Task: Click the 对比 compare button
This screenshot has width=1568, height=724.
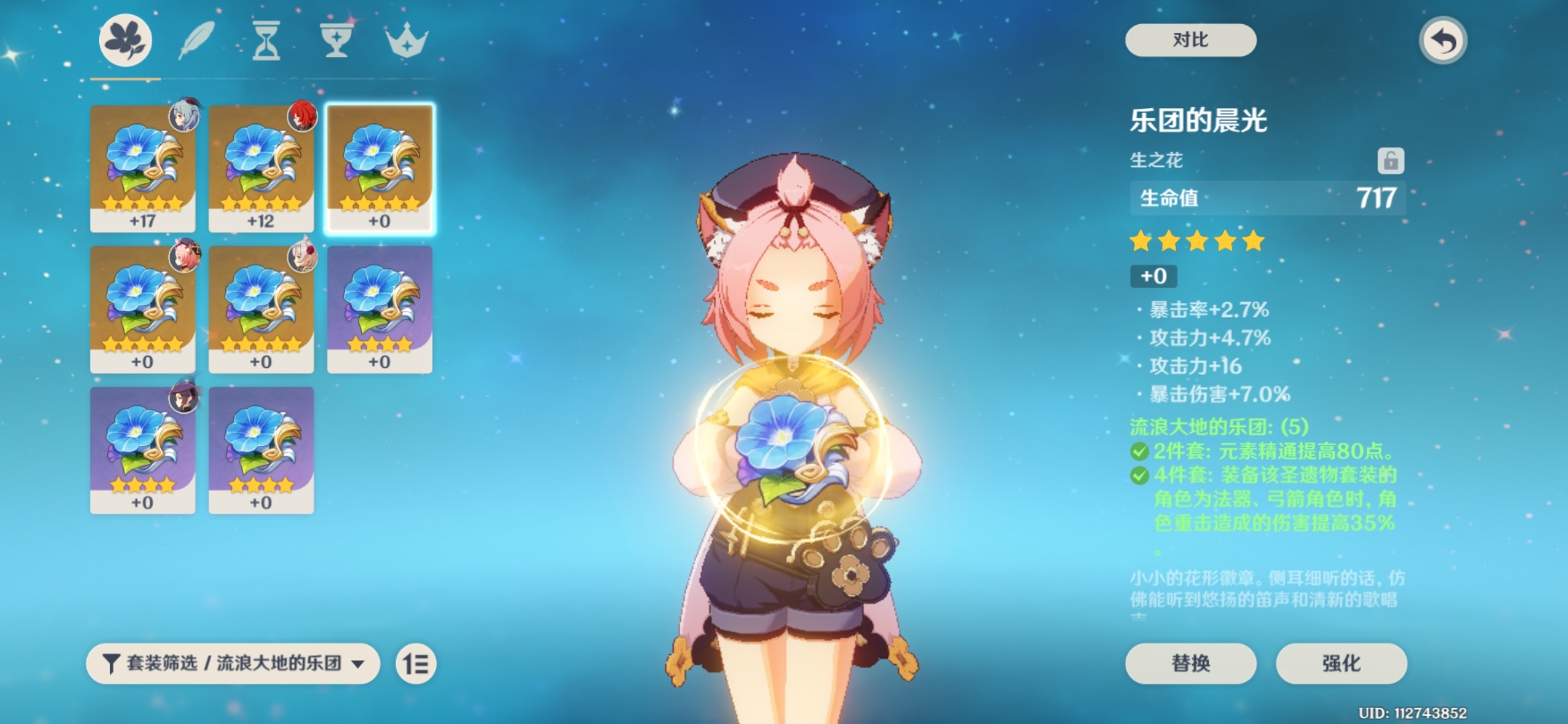Action: 1190,40
